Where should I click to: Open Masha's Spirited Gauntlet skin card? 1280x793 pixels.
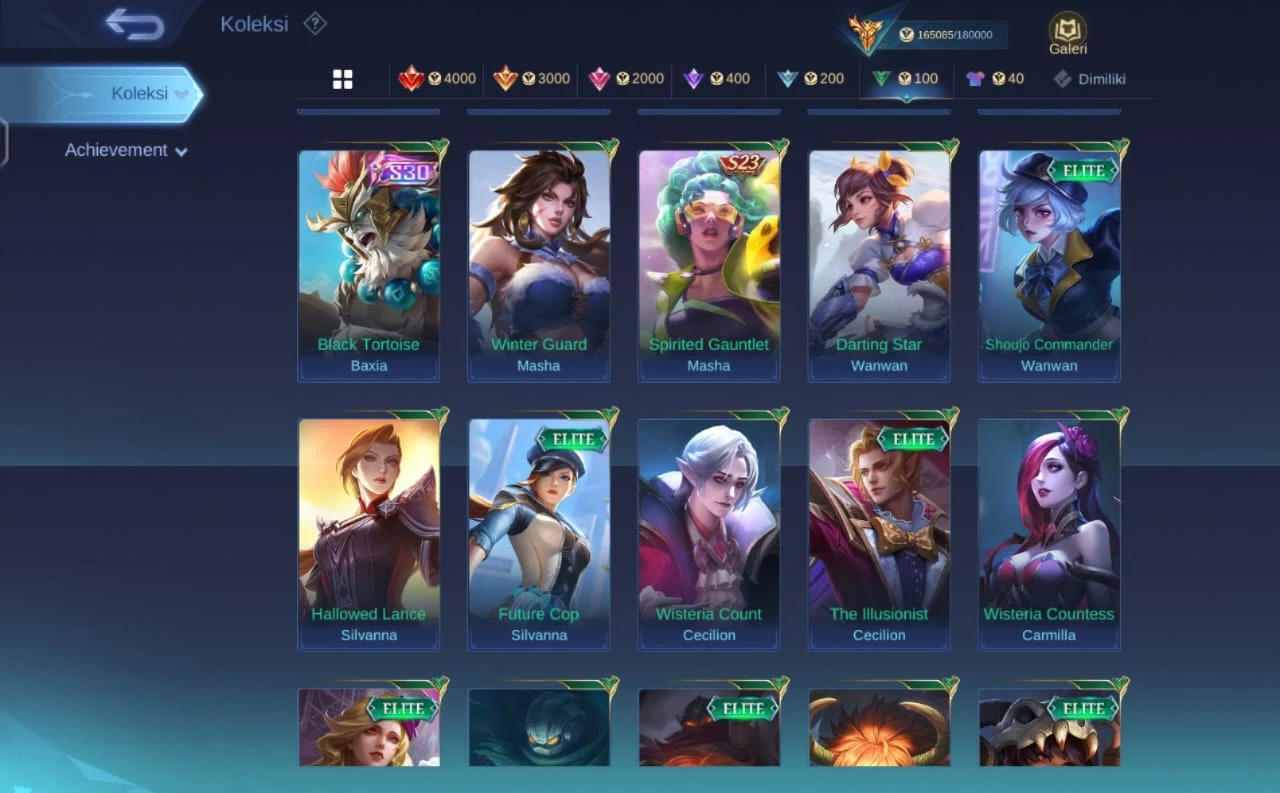tap(709, 265)
